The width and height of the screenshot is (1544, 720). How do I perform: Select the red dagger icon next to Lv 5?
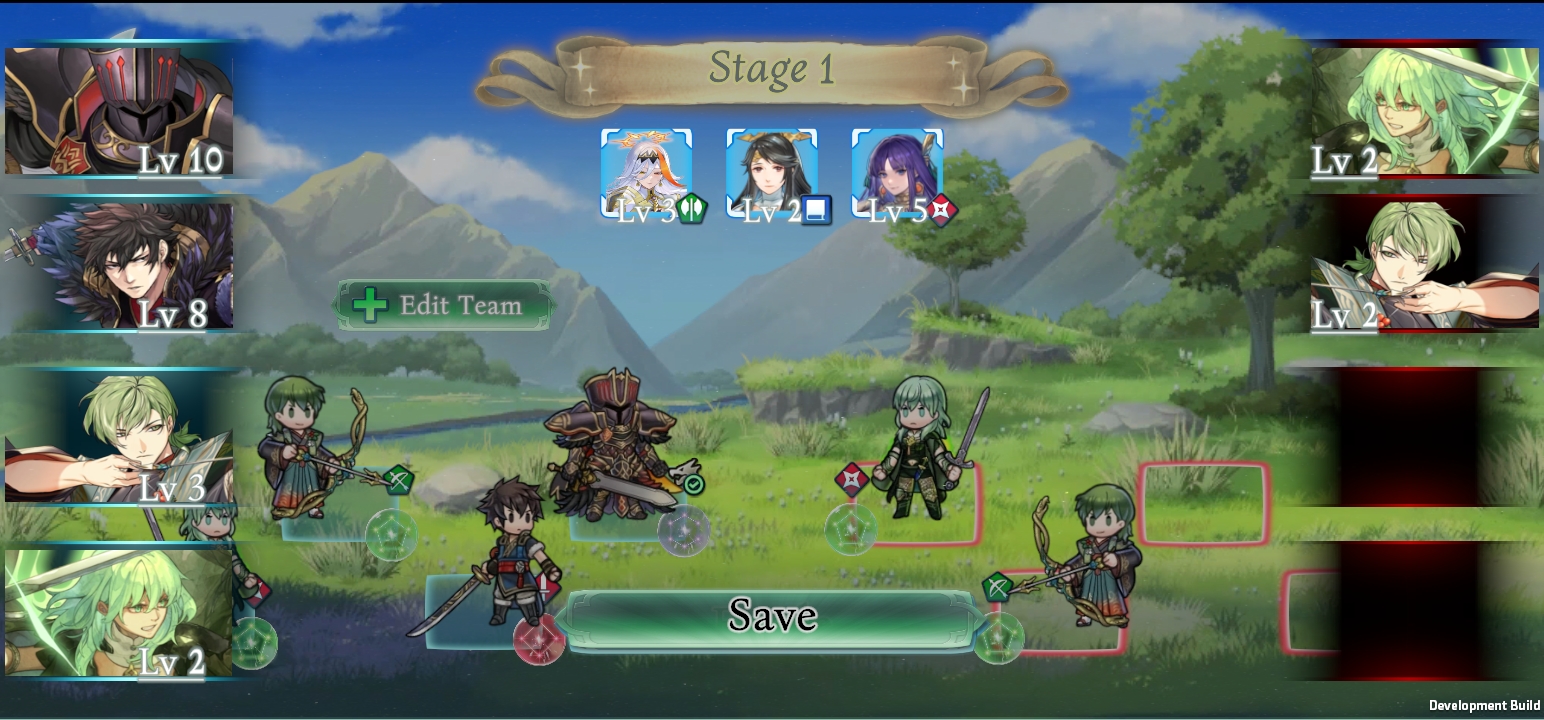click(x=938, y=211)
